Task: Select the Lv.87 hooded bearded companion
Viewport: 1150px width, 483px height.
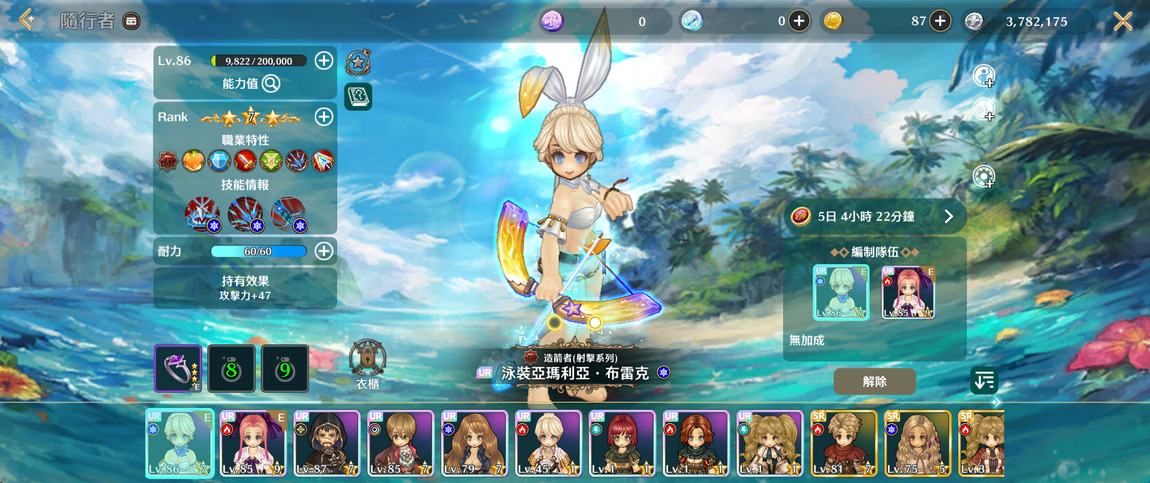Action: coord(327,443)
